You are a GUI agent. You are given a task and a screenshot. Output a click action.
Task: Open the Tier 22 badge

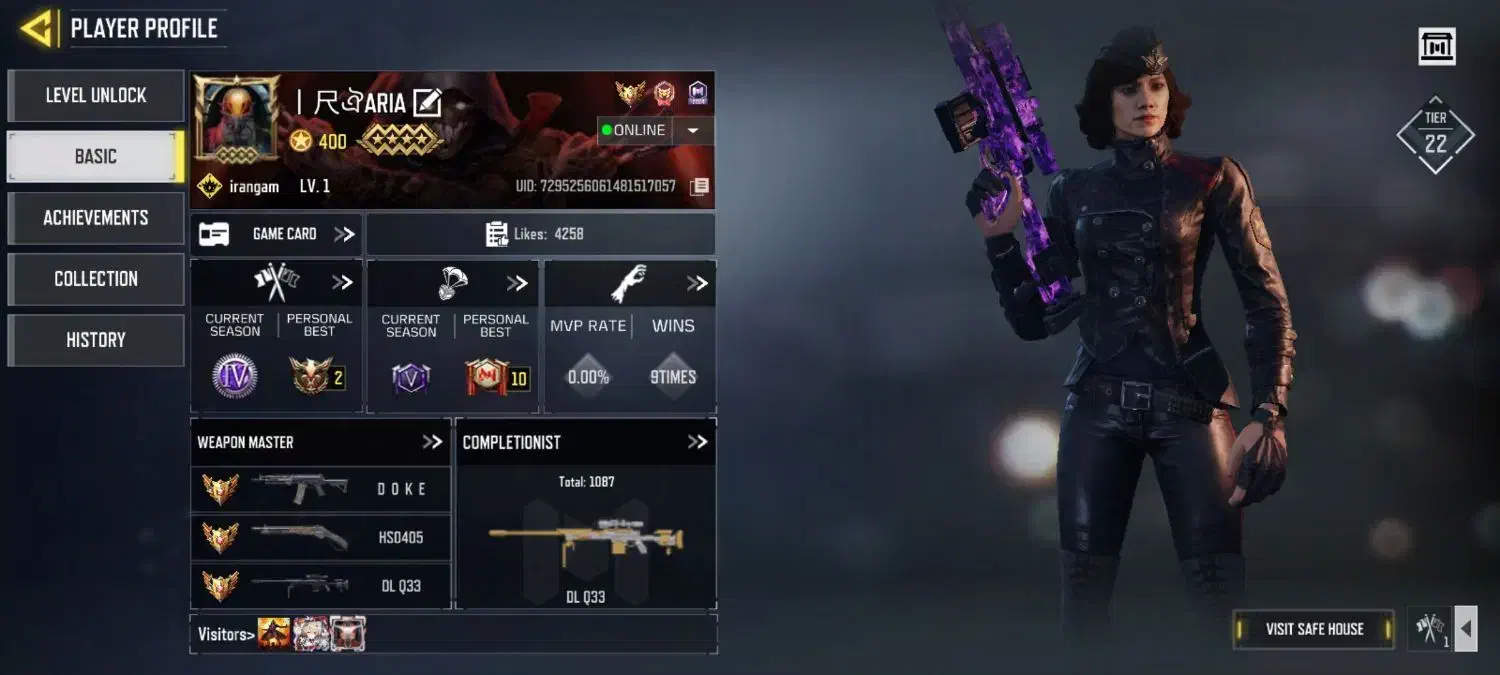(x=1435, y=136)
